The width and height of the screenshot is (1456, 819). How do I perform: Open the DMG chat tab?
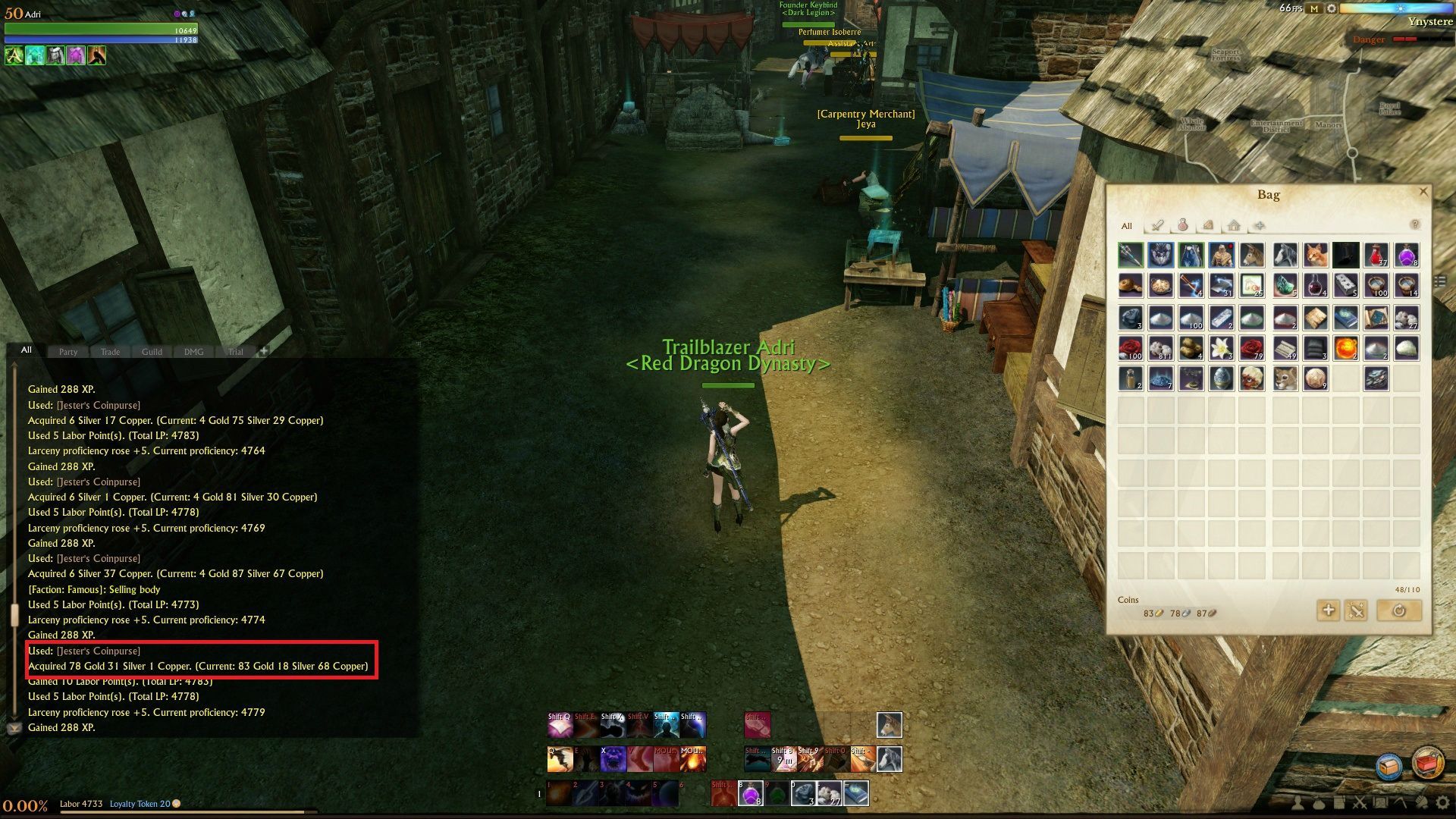[x=193, y=351]
